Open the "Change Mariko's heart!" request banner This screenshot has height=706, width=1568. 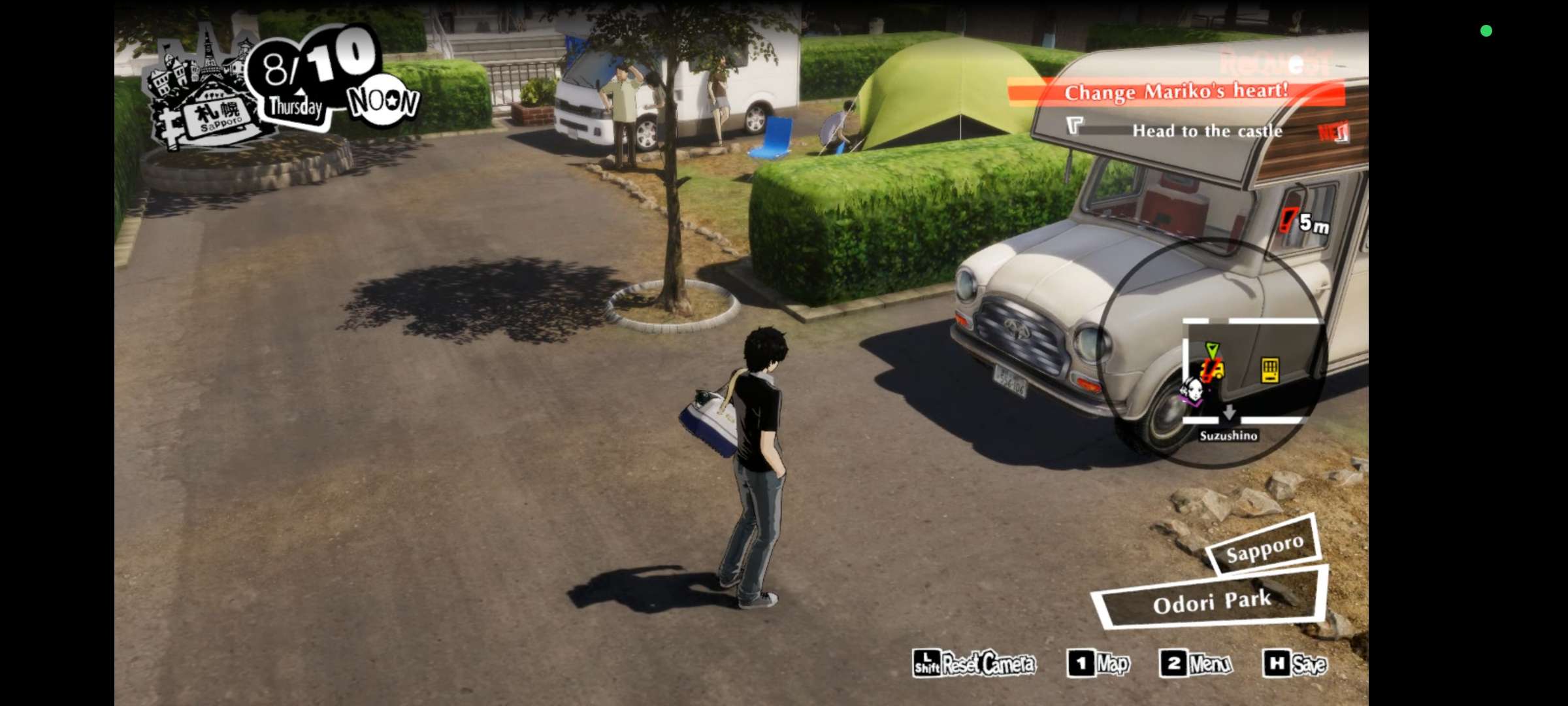tap(1176, 92)
